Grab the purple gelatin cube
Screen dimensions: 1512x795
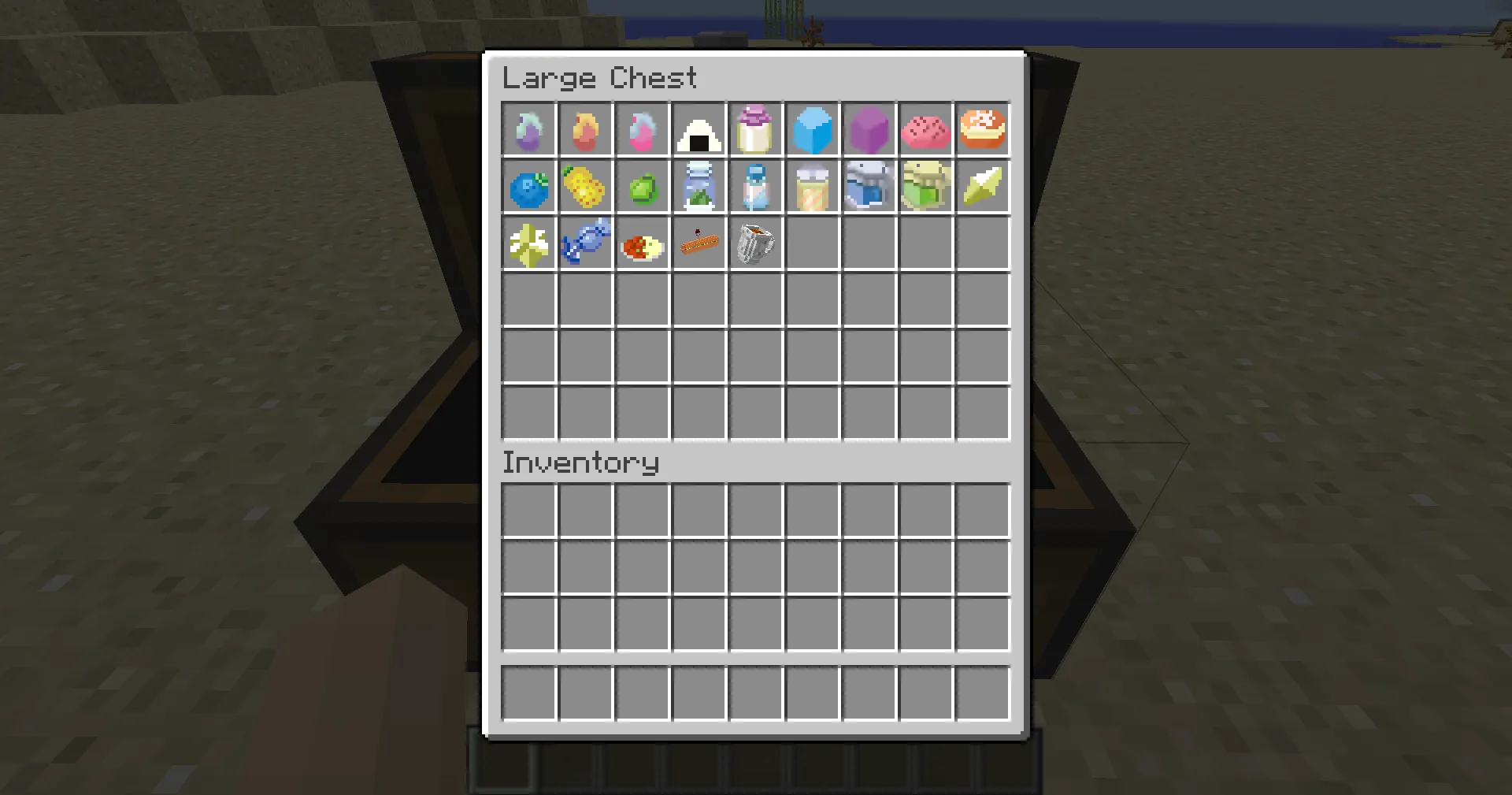click(869, 129)
